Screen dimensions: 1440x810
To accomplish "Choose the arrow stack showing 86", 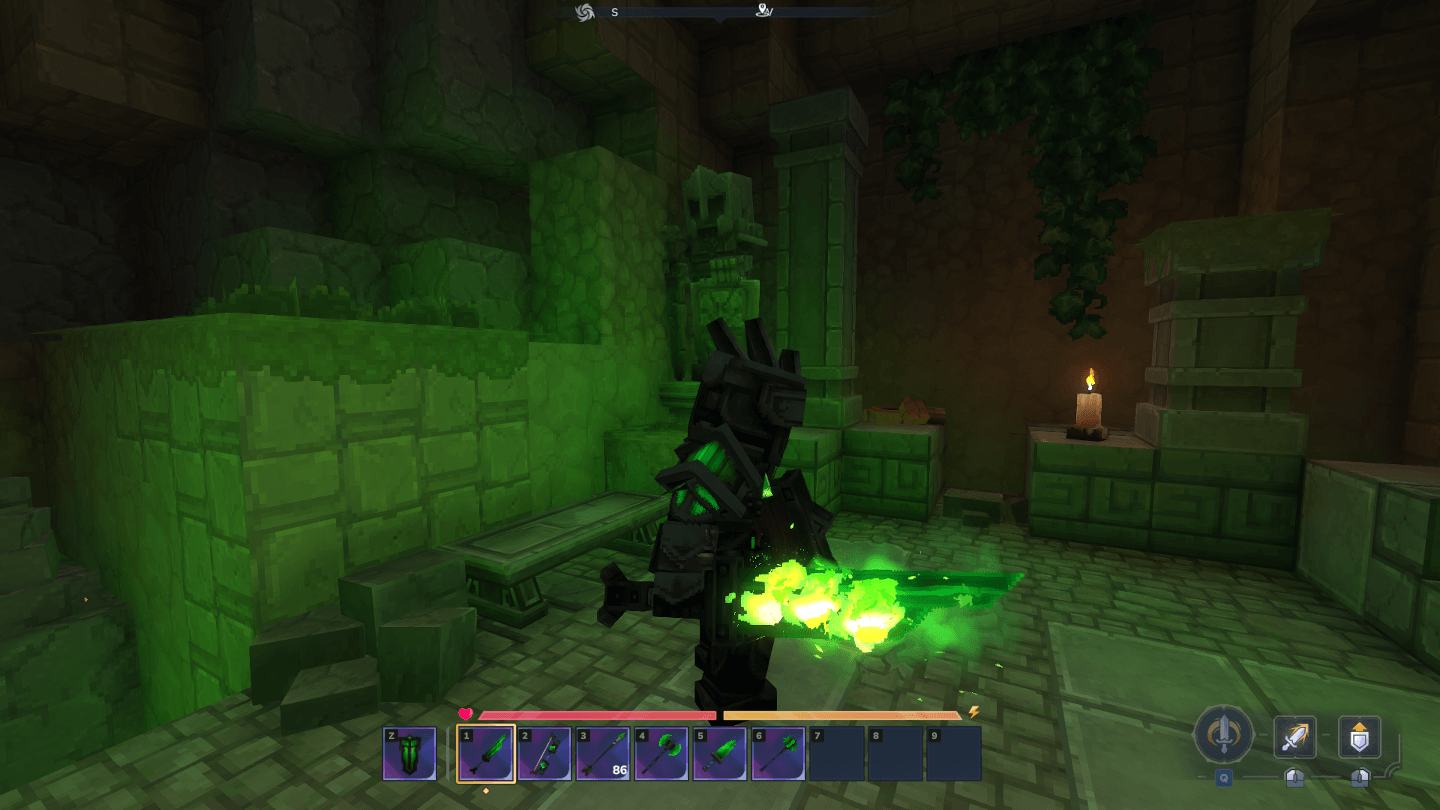I will pos(603,753).
